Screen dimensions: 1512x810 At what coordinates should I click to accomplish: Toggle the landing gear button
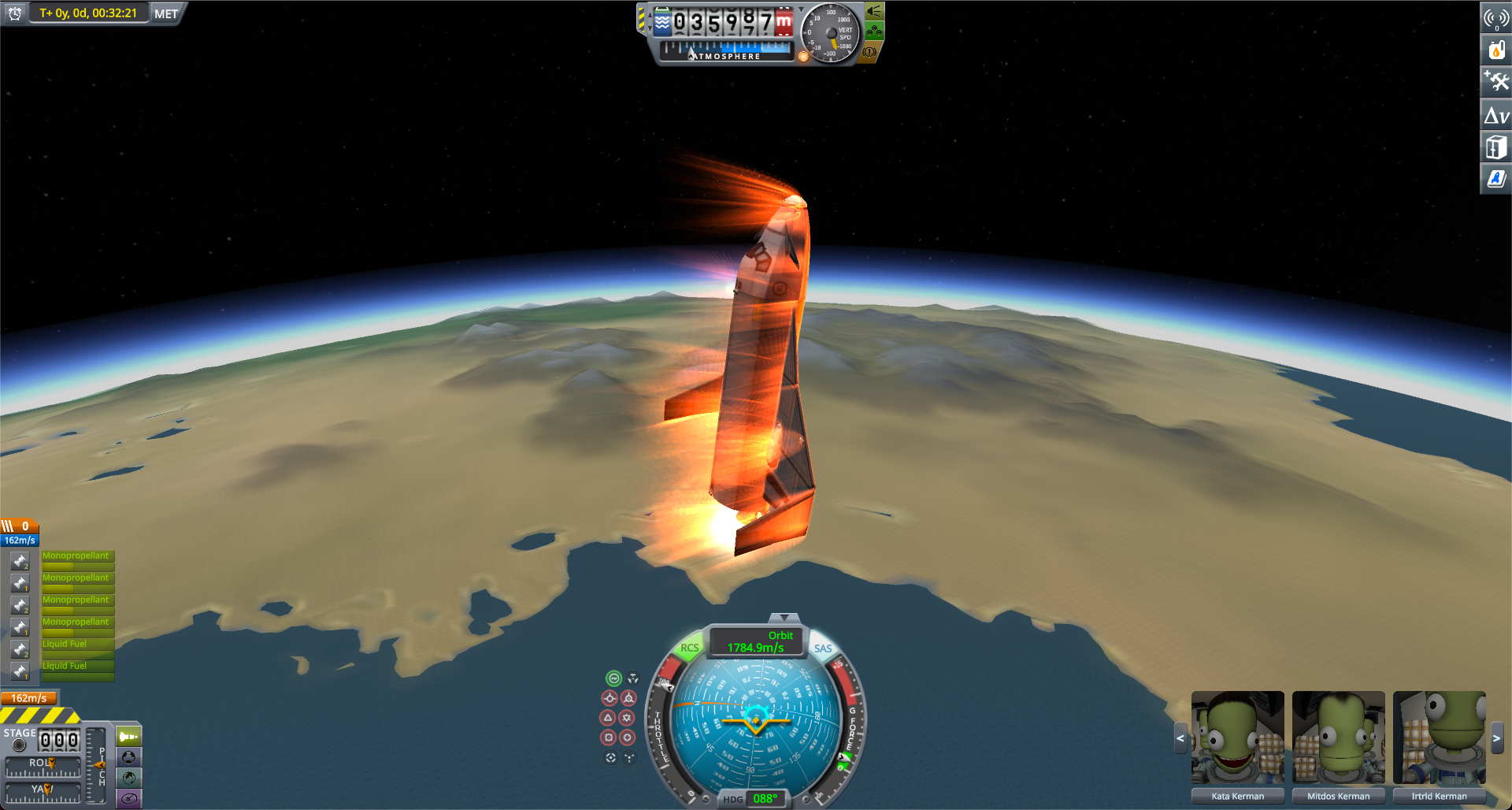tap(874, 32)
